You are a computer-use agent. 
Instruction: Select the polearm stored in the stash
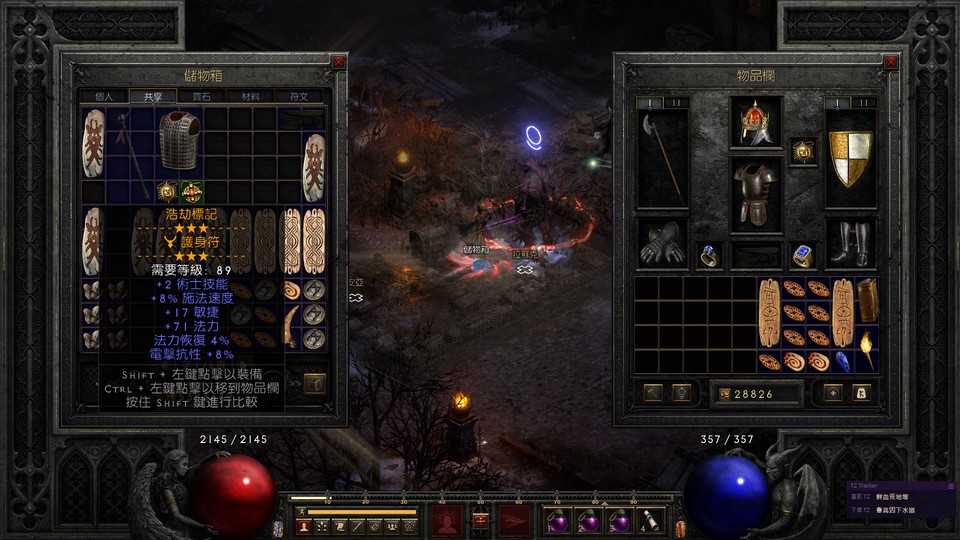tap(128, 148)
